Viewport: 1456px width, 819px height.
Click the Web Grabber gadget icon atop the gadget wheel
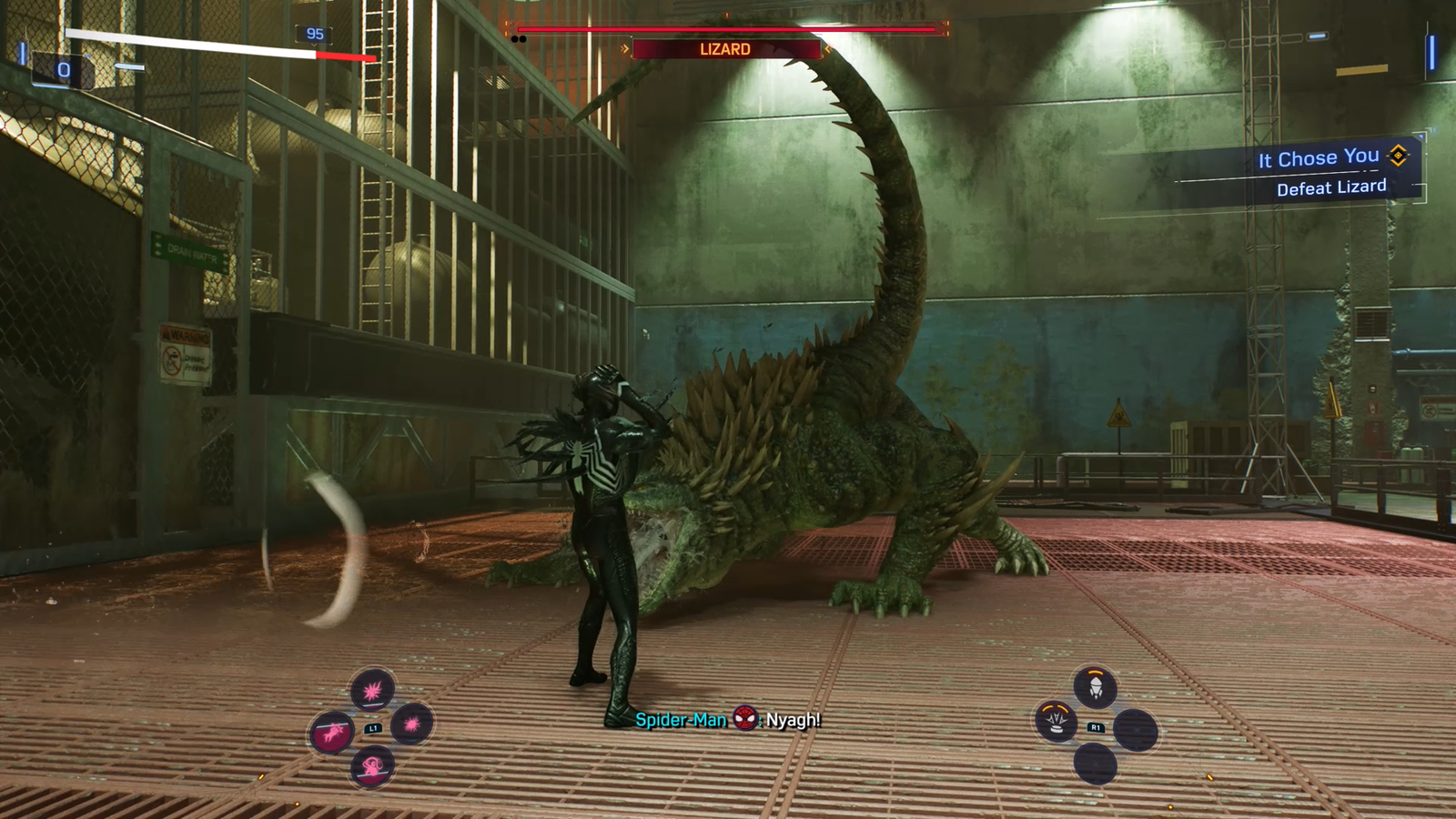tap(1095, 687)
